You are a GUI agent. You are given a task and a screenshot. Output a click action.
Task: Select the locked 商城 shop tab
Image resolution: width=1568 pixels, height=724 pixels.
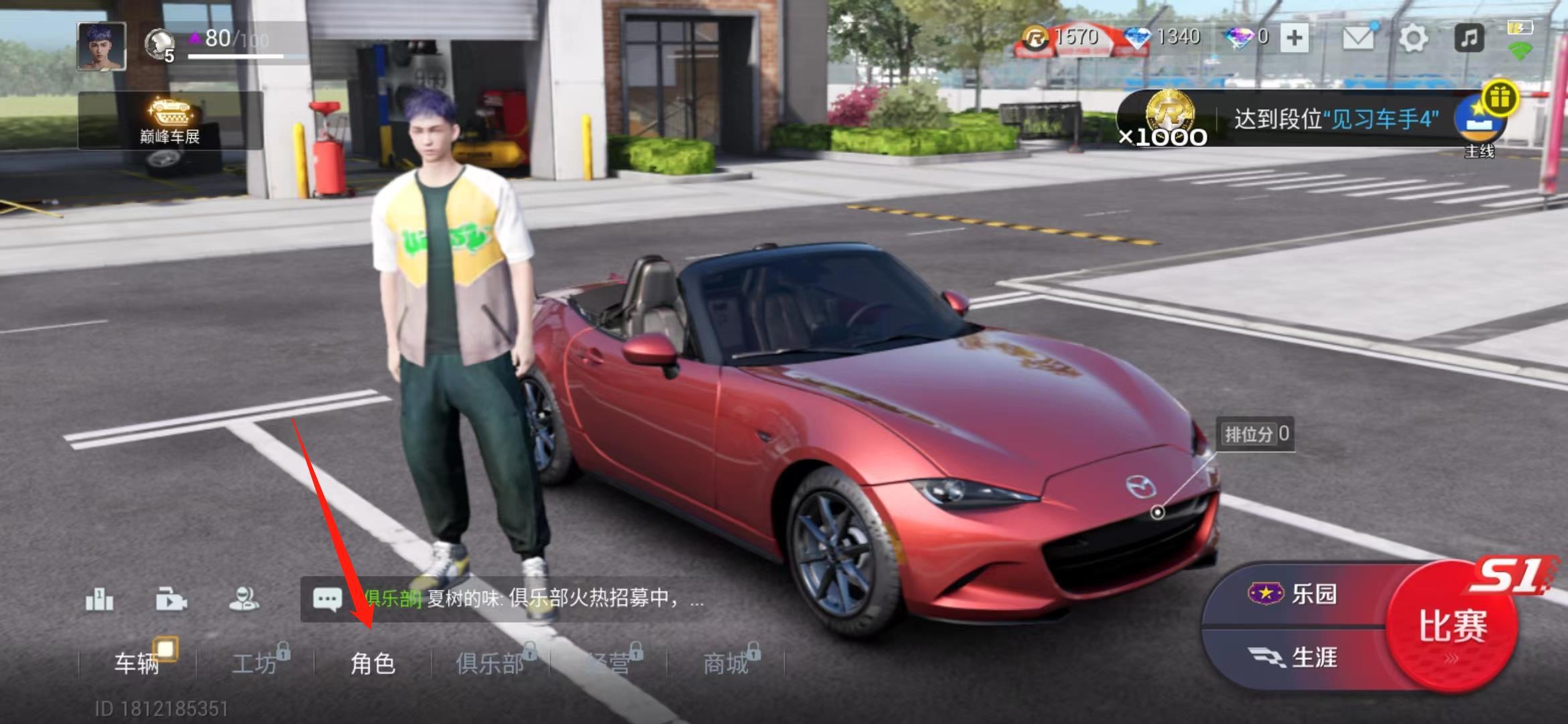(x=726, y=663)
